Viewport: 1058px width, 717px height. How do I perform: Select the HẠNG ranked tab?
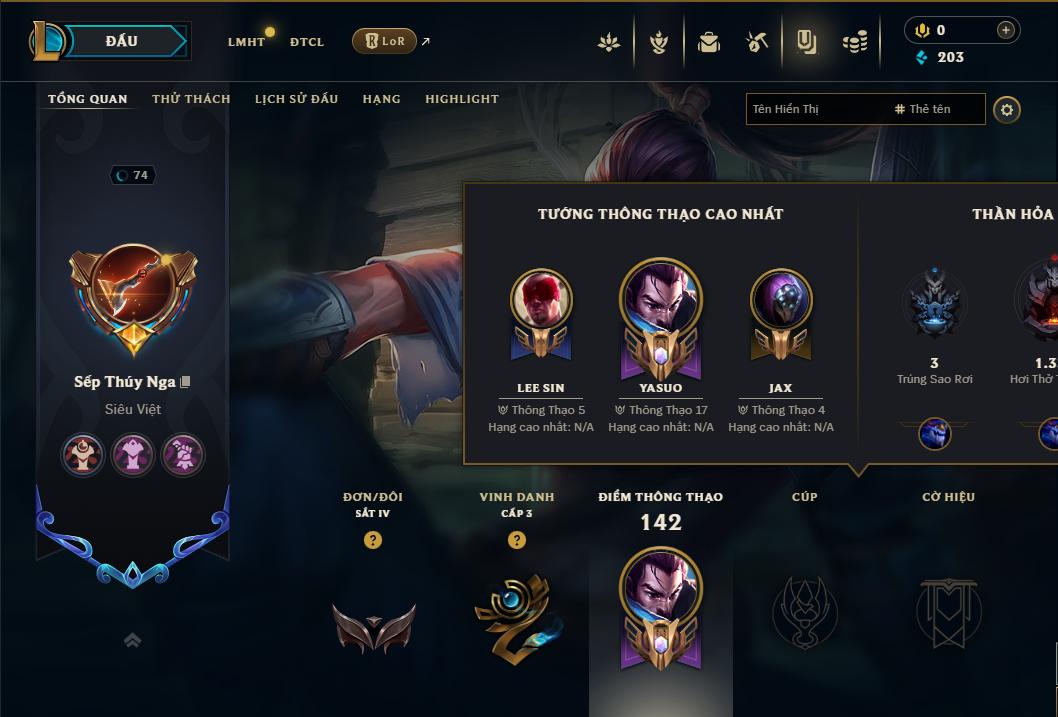381,99
